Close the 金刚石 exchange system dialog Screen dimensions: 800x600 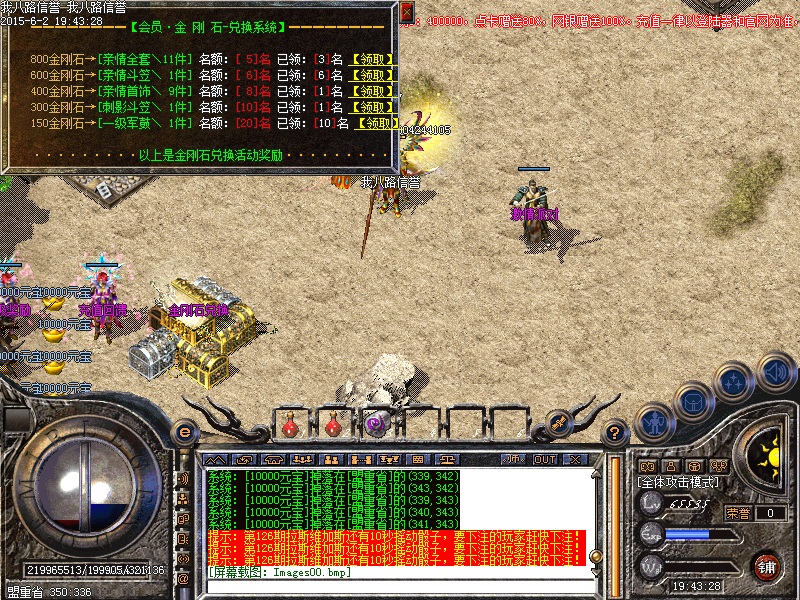coord(406,12)
